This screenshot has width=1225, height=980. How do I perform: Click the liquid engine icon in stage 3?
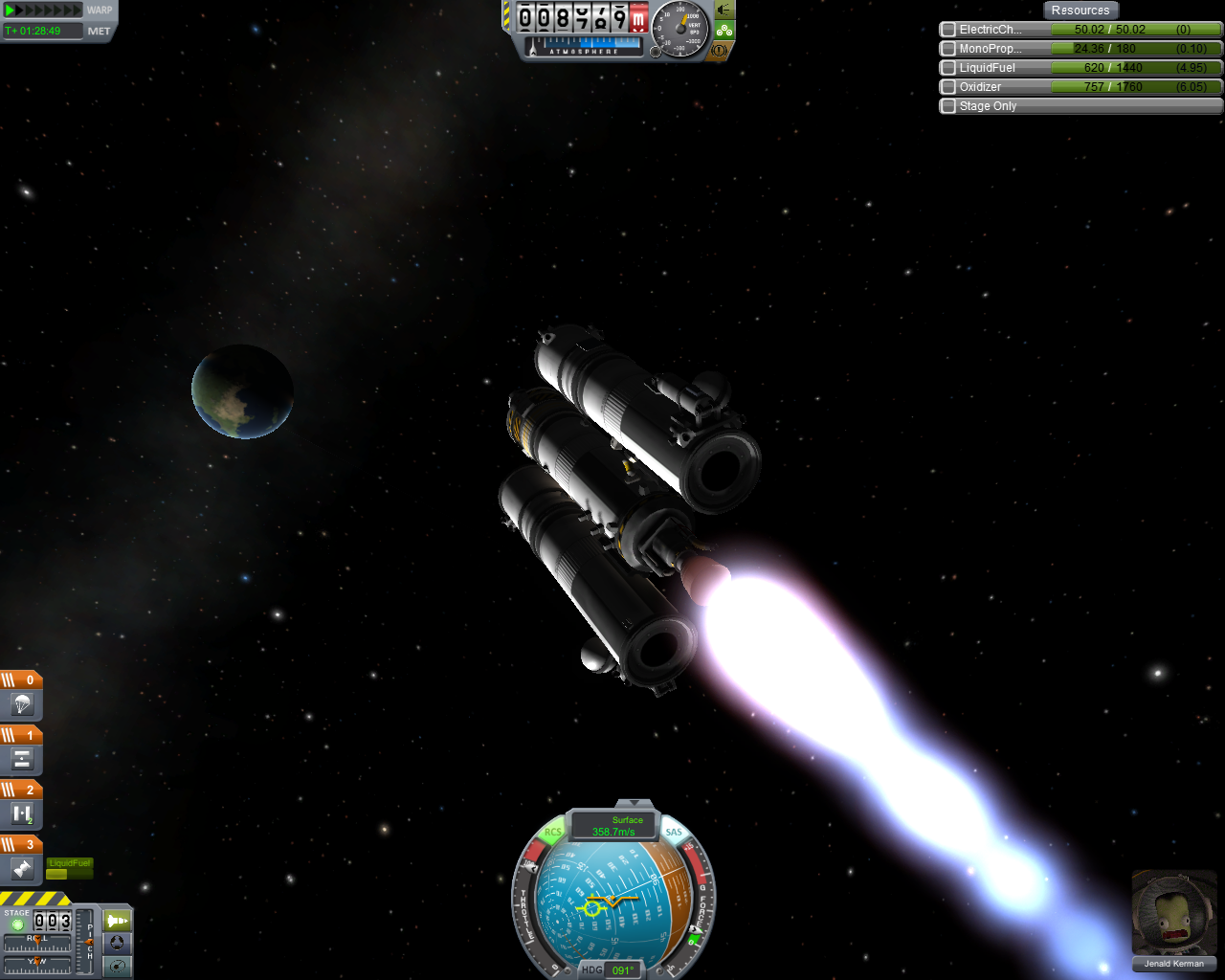click(x=22, y=869)
